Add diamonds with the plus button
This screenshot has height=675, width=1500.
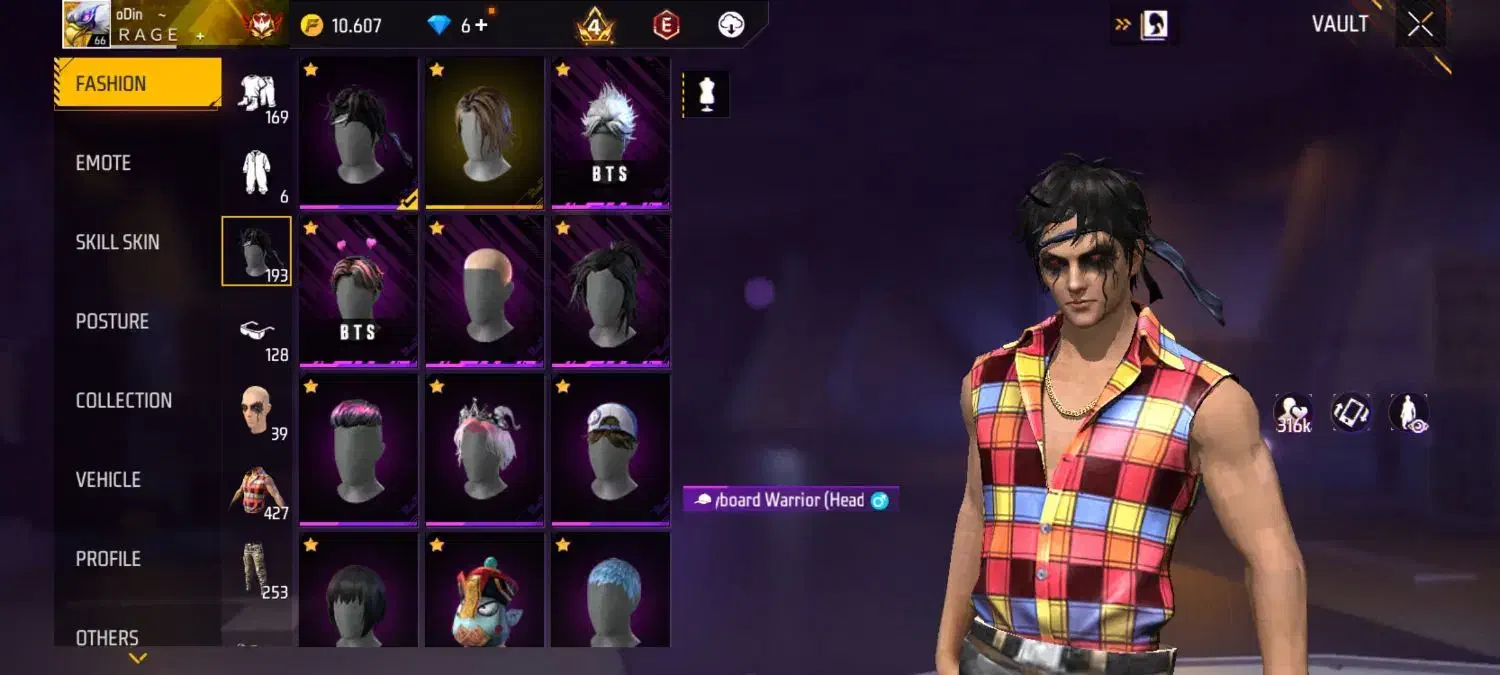point(481,25)
